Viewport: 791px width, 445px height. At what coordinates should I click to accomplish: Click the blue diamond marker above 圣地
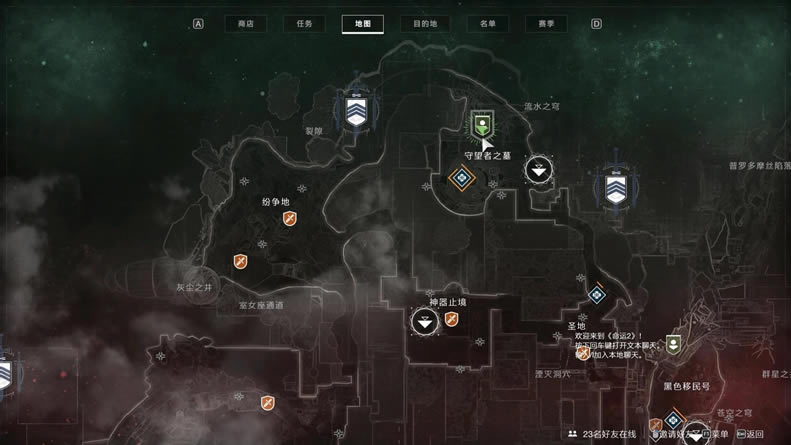[x=597, y=294]
